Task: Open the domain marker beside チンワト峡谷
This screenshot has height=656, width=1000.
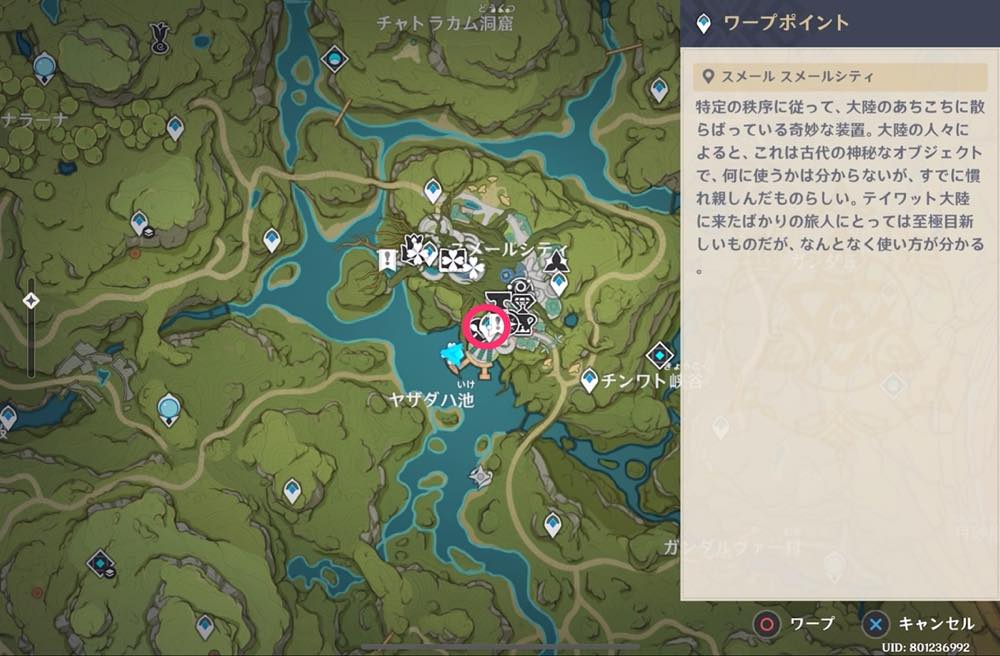Action: [660, 355]
